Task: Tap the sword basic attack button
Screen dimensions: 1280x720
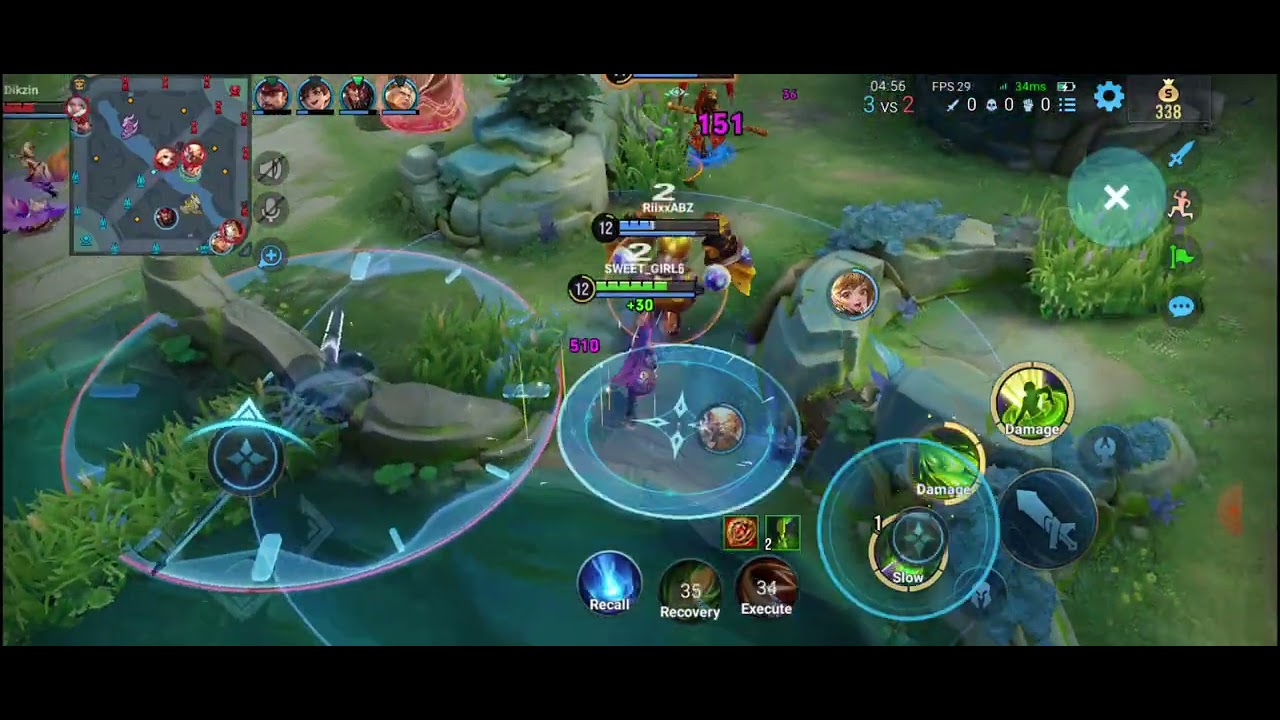Action: (x=1047, y=519)
